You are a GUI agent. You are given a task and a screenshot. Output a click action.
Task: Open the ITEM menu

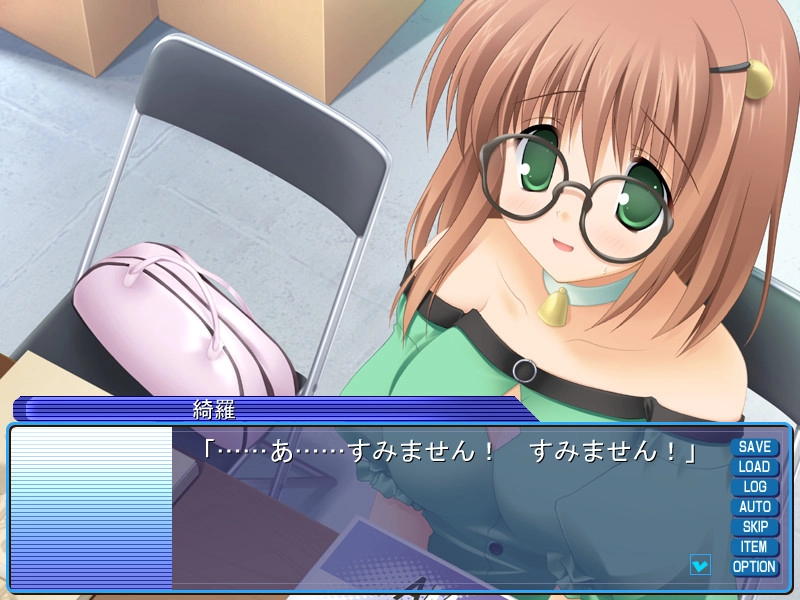coord(754,547)
